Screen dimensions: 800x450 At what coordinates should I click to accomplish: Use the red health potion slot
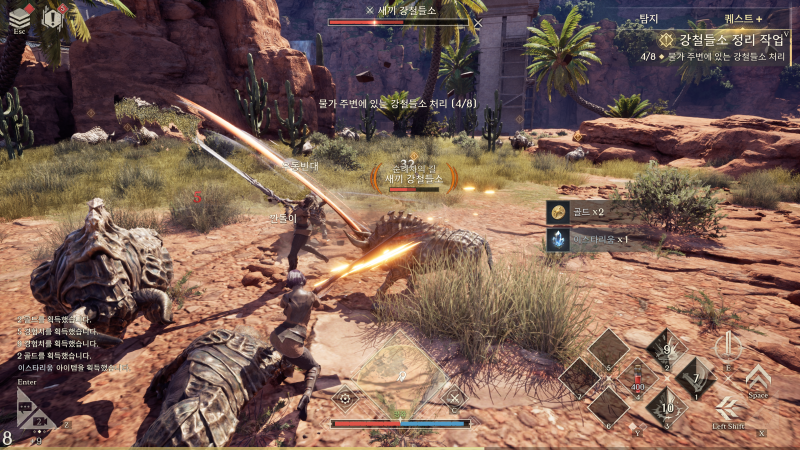click(x=636, y=380)
